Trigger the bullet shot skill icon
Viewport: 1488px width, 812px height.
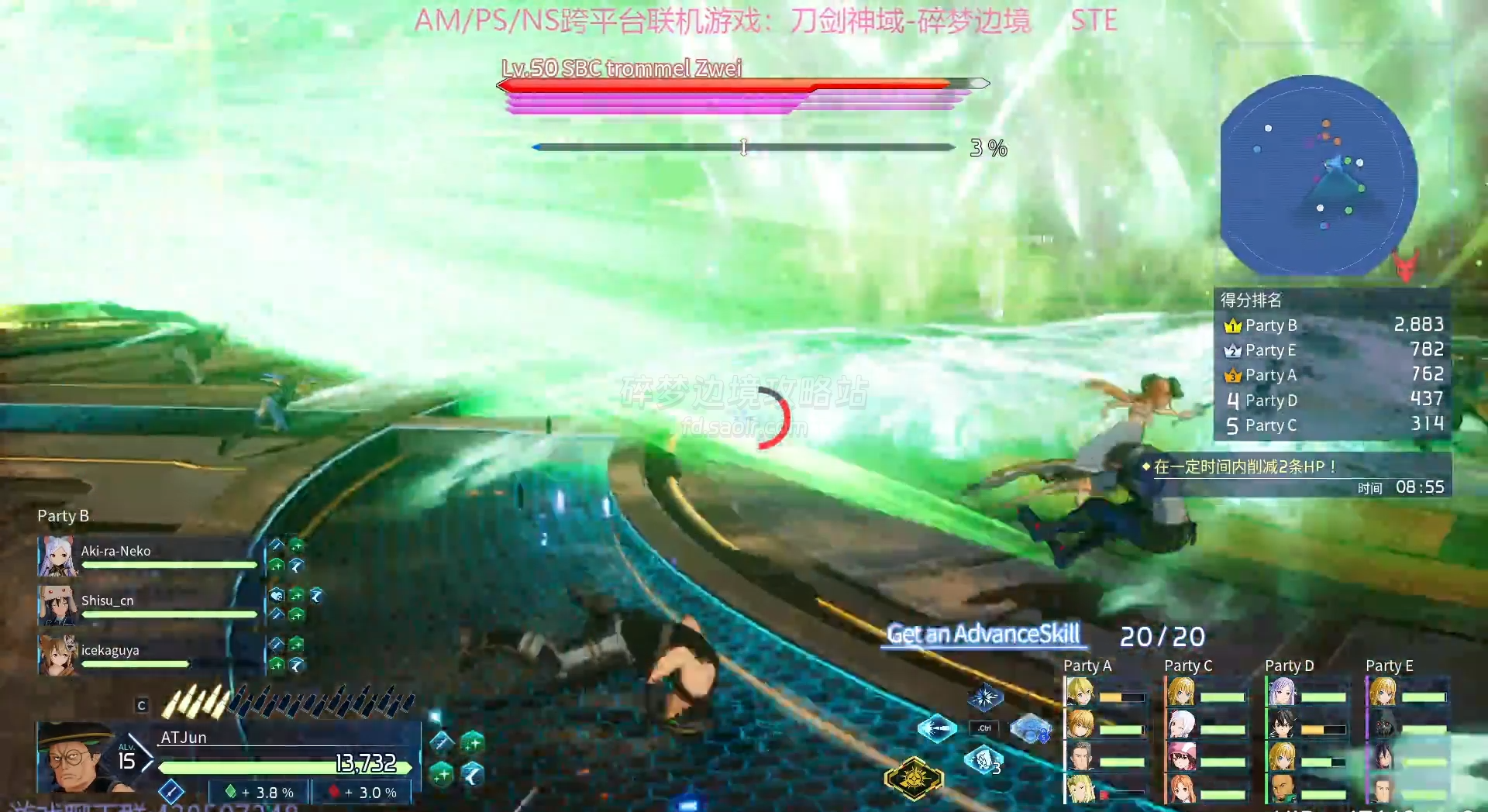[x=937, y=728]
